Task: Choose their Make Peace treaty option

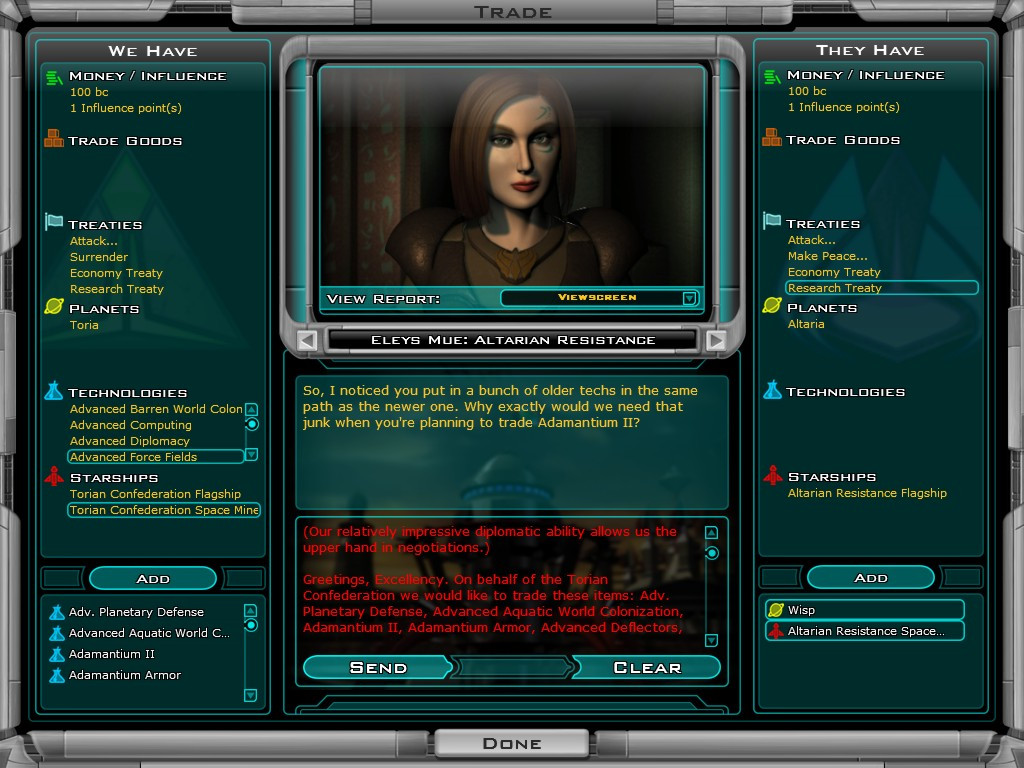Action: (x=827, y=256)
